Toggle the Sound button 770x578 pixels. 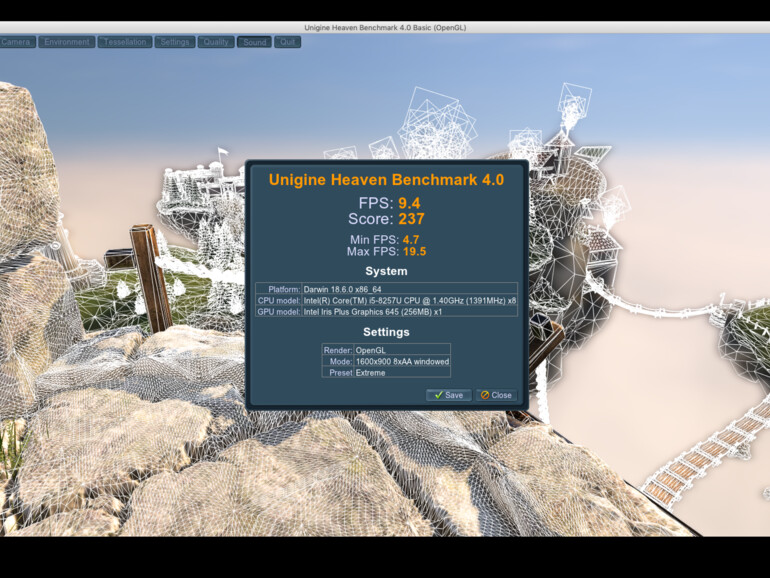(x=255, y=42)
